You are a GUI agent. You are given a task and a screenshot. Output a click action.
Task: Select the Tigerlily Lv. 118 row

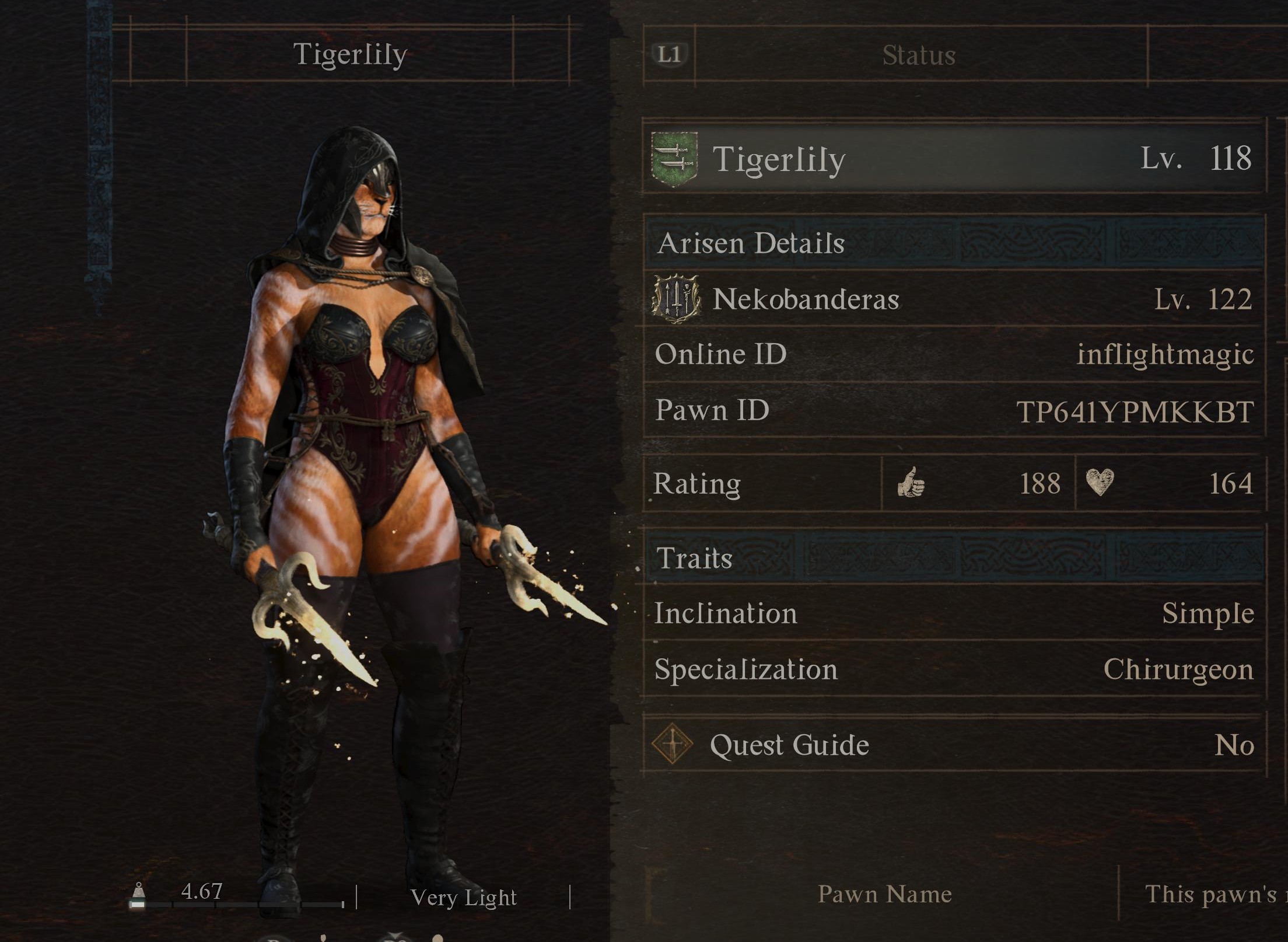point(954,159)
